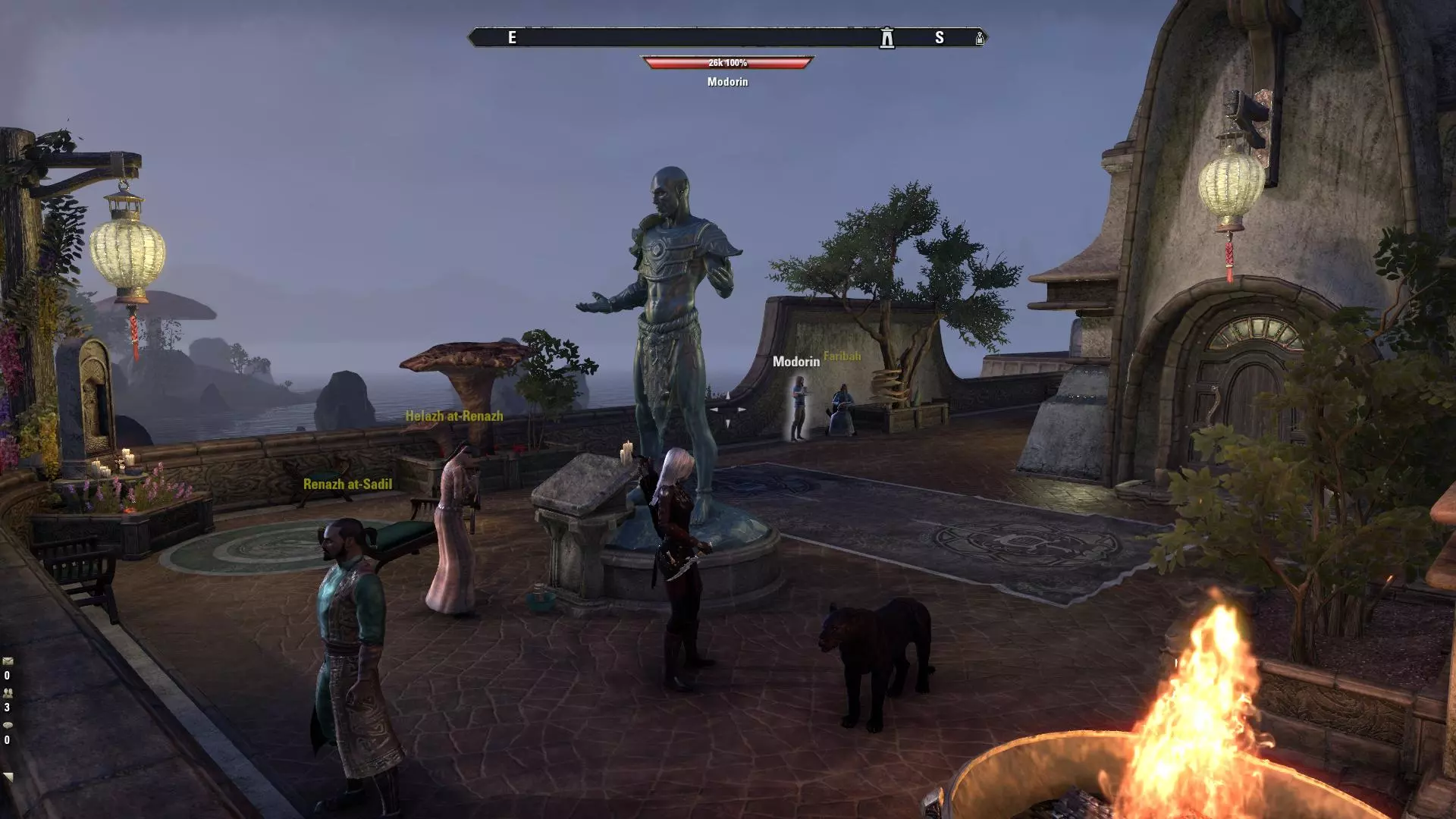Screen dimensions: 1456x819
Task: Open the chat speech bubble icon
Action: [8, 725]
